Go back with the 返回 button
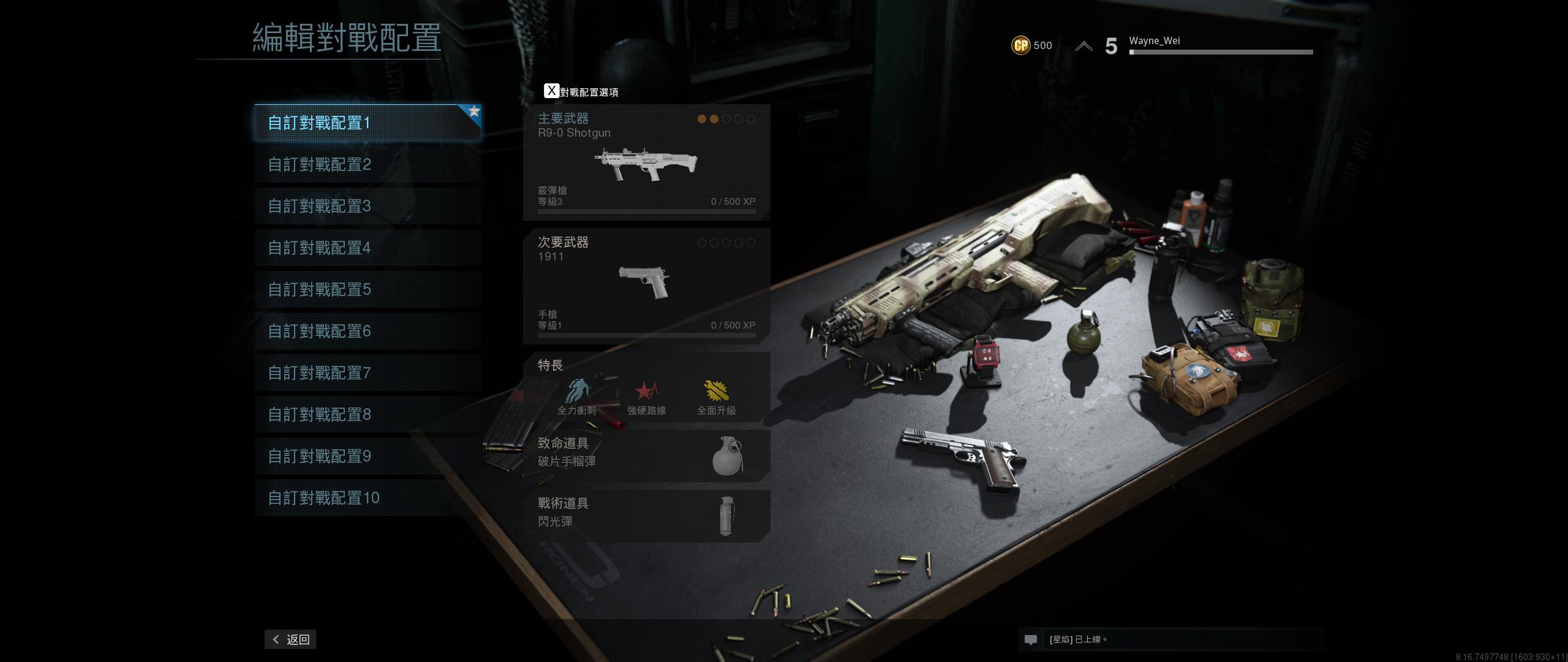This screenshot has width=1568, height=662. click(x=290, y=639)
